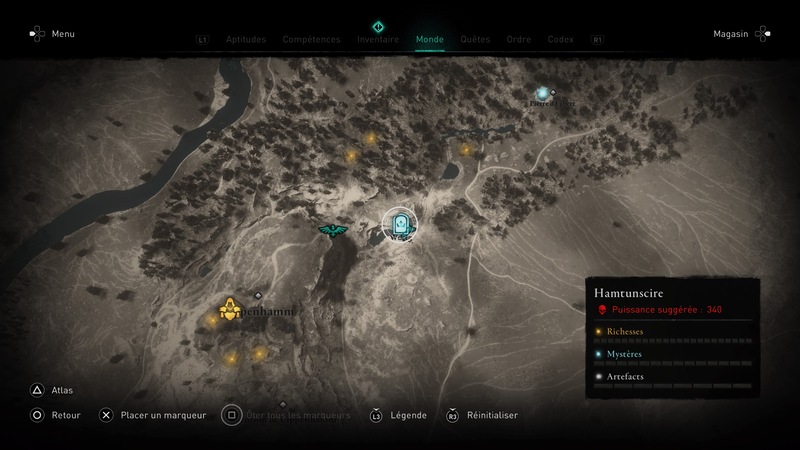This screenshot has height=450, width=800.
Task: Select the glowing blue mystery marker
Action: click(542, 94)
